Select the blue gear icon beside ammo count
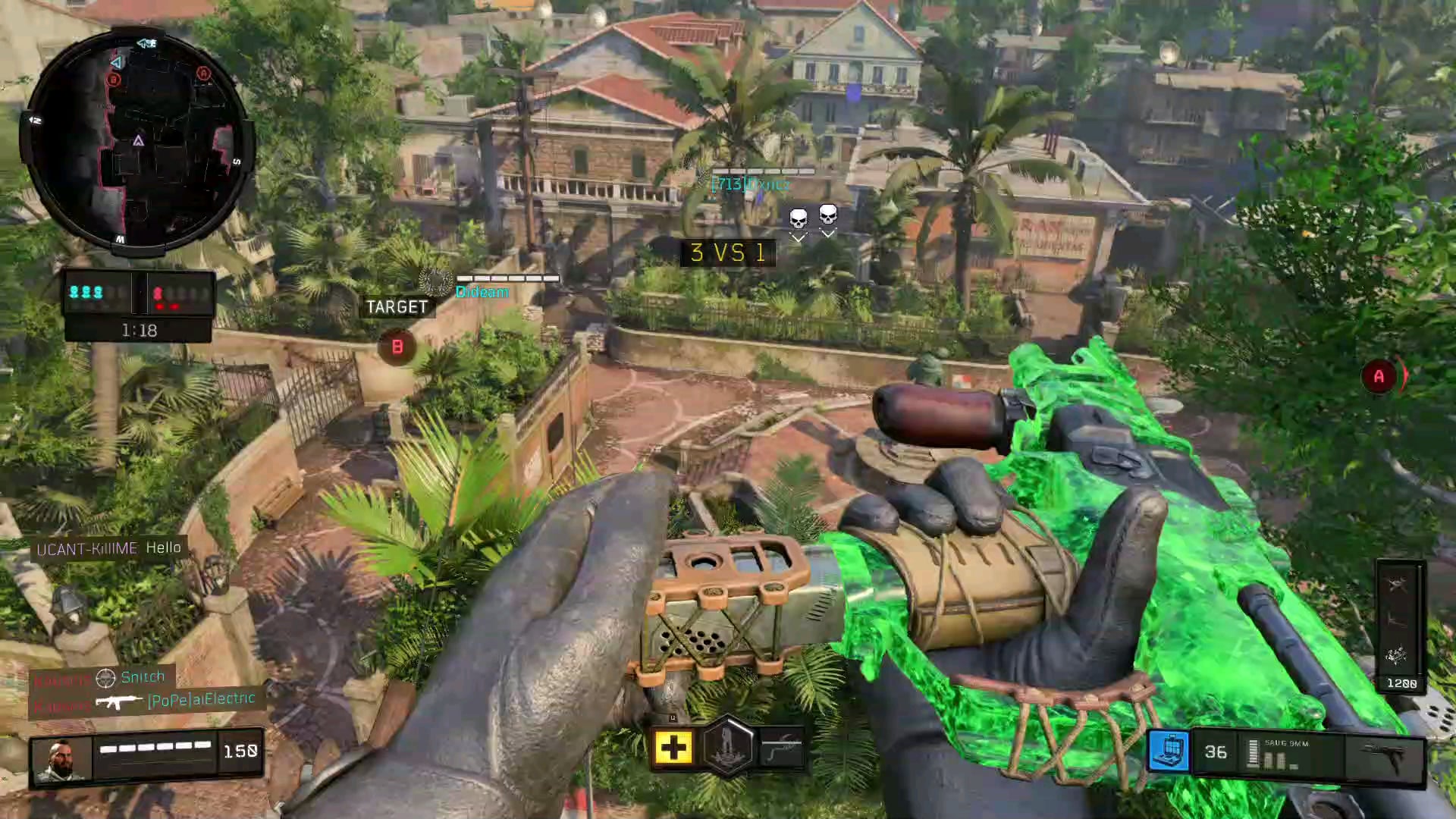The width and height of the screenshot is (1456, 819). coord(1169,751)
